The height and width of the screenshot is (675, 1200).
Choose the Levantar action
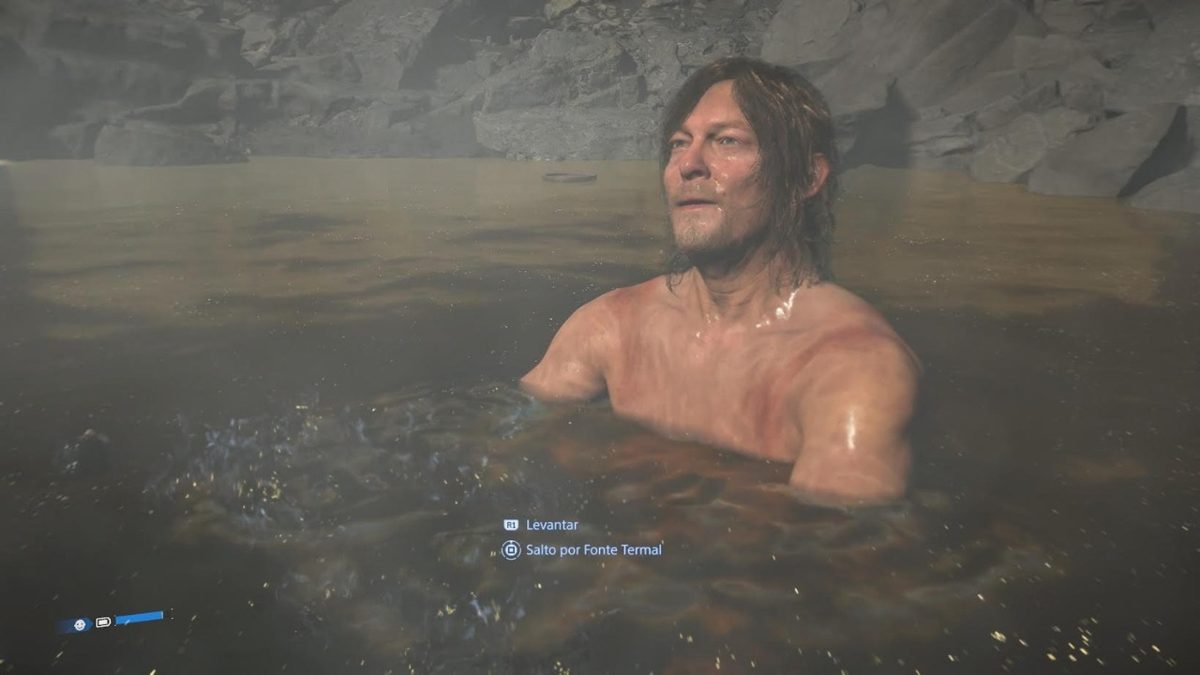click(x=551, y=525)
